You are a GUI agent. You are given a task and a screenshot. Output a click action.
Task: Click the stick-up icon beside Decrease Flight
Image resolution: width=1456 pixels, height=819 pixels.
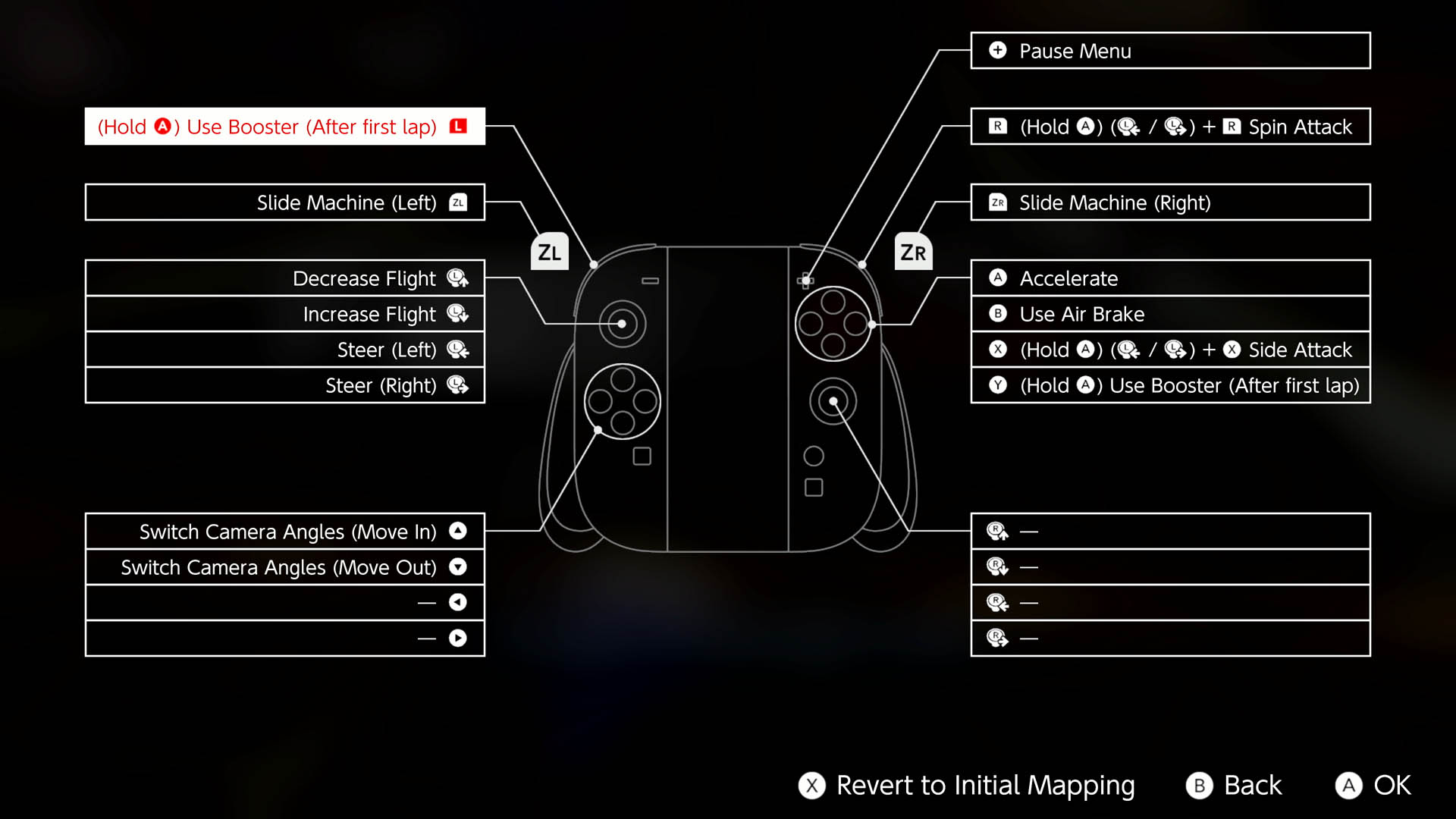[457, 278]
